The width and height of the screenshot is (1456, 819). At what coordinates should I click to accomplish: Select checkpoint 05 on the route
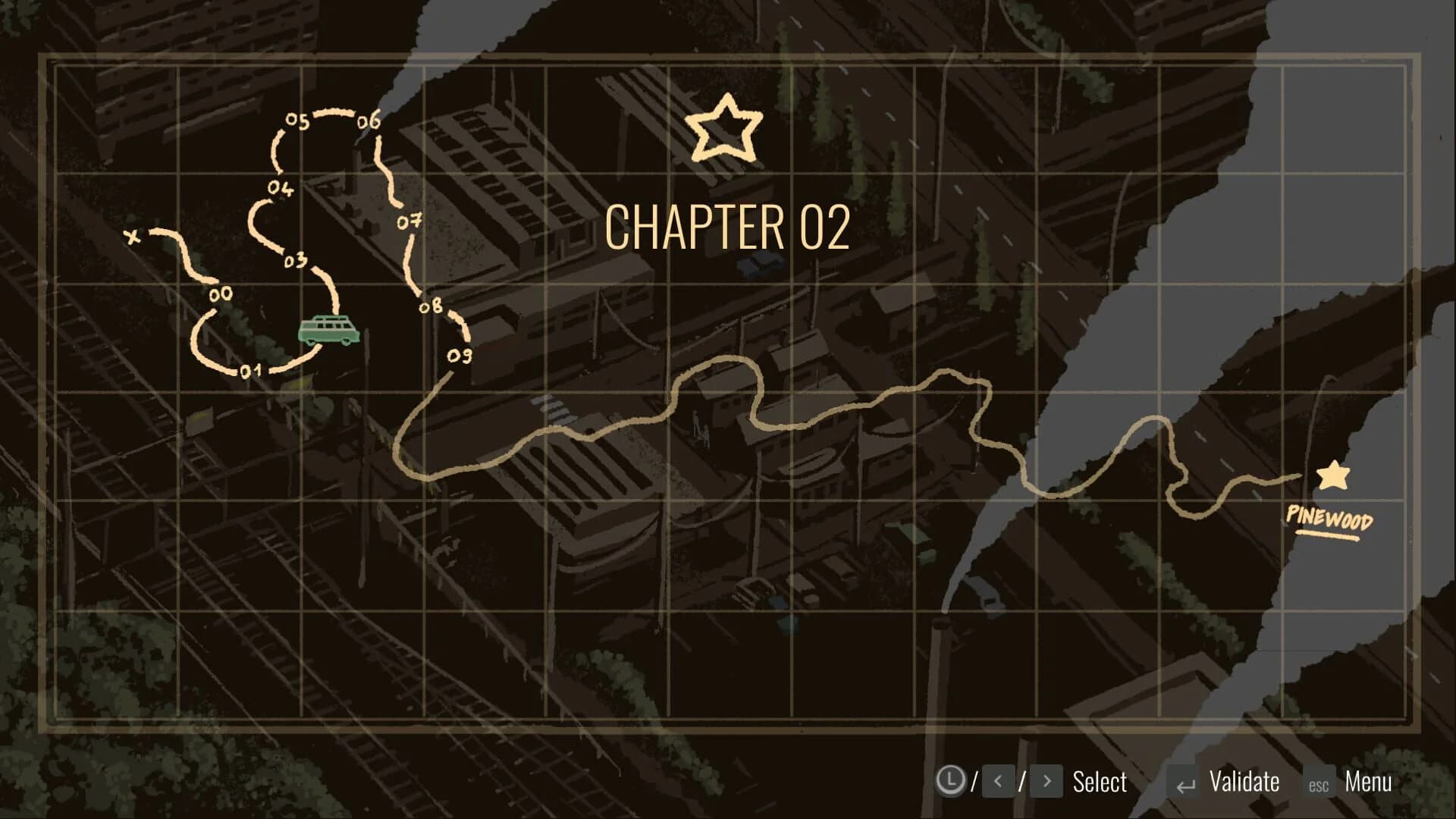[x=297, y=119]
